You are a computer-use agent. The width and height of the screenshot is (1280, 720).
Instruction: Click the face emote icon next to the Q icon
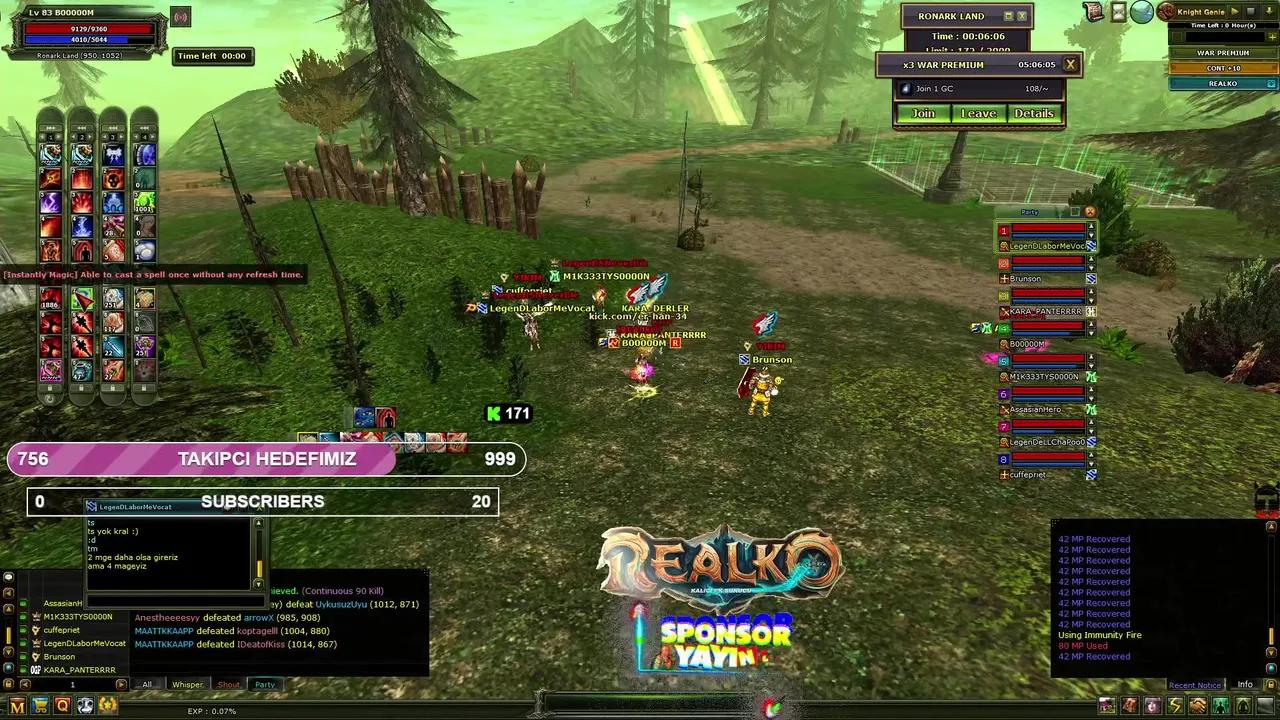point(85,705)
